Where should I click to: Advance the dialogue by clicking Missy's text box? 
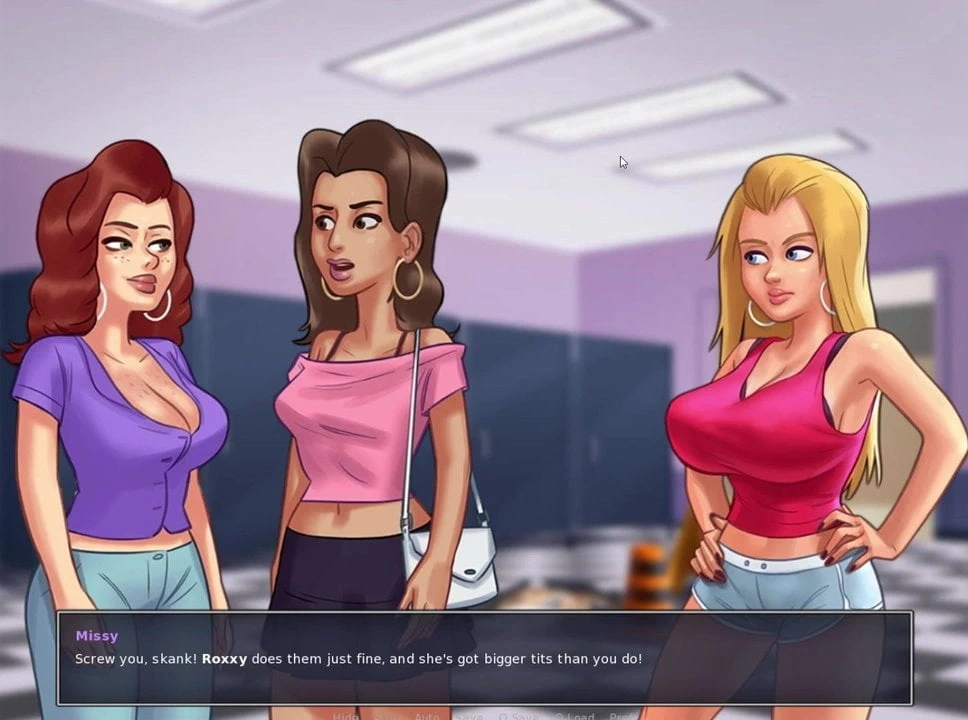point(484,658)
